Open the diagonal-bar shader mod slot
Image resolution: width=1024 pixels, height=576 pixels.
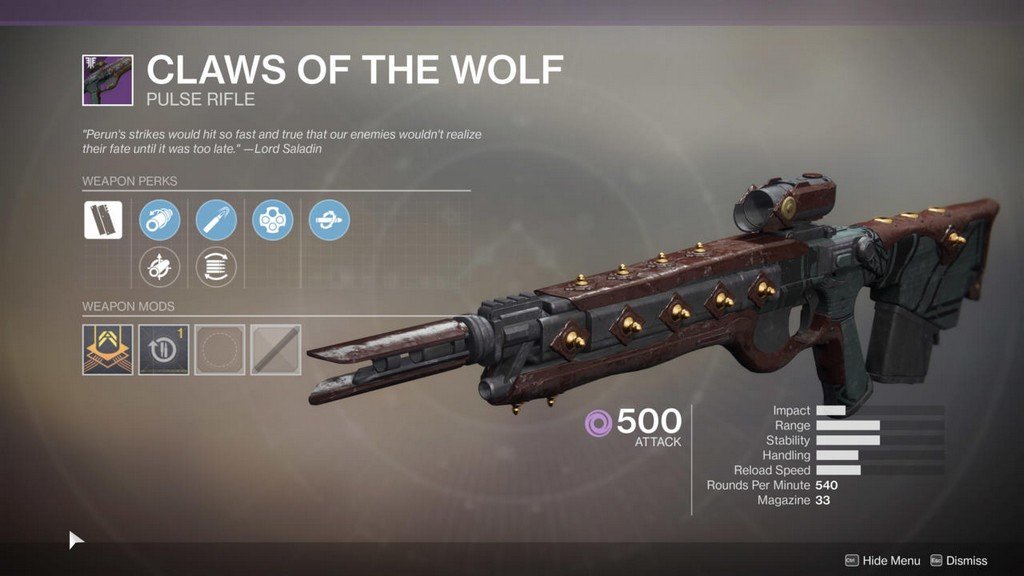point(275,349)
